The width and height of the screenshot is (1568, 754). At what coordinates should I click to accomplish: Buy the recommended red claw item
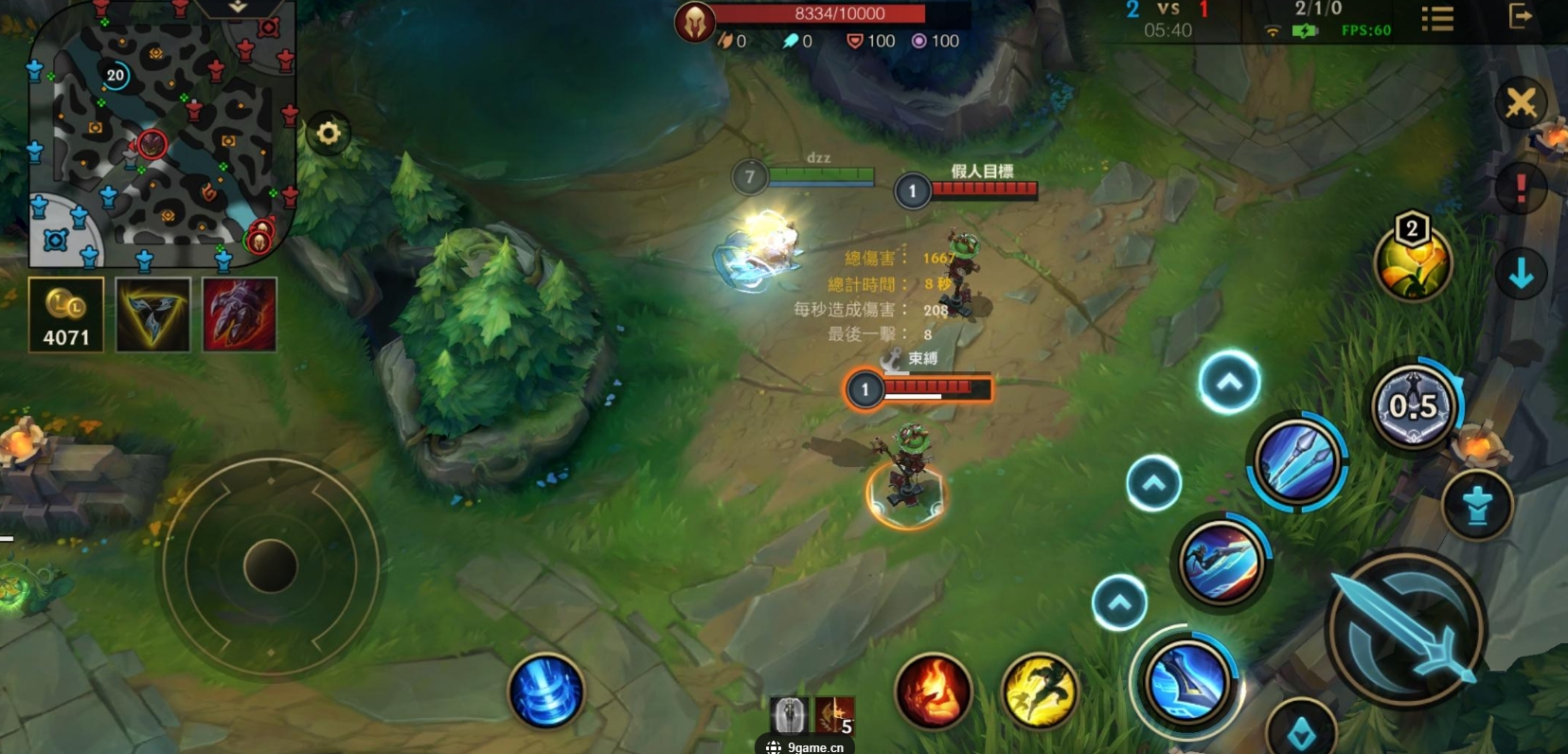240,314
